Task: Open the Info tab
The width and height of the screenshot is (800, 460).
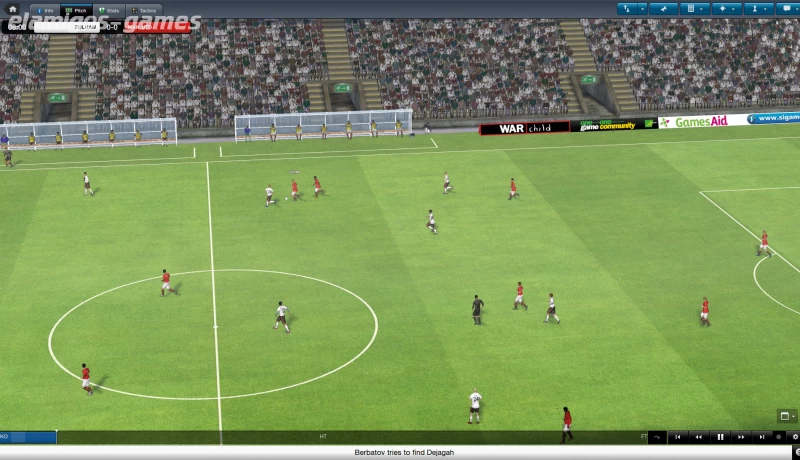Action: coord(44,9)
